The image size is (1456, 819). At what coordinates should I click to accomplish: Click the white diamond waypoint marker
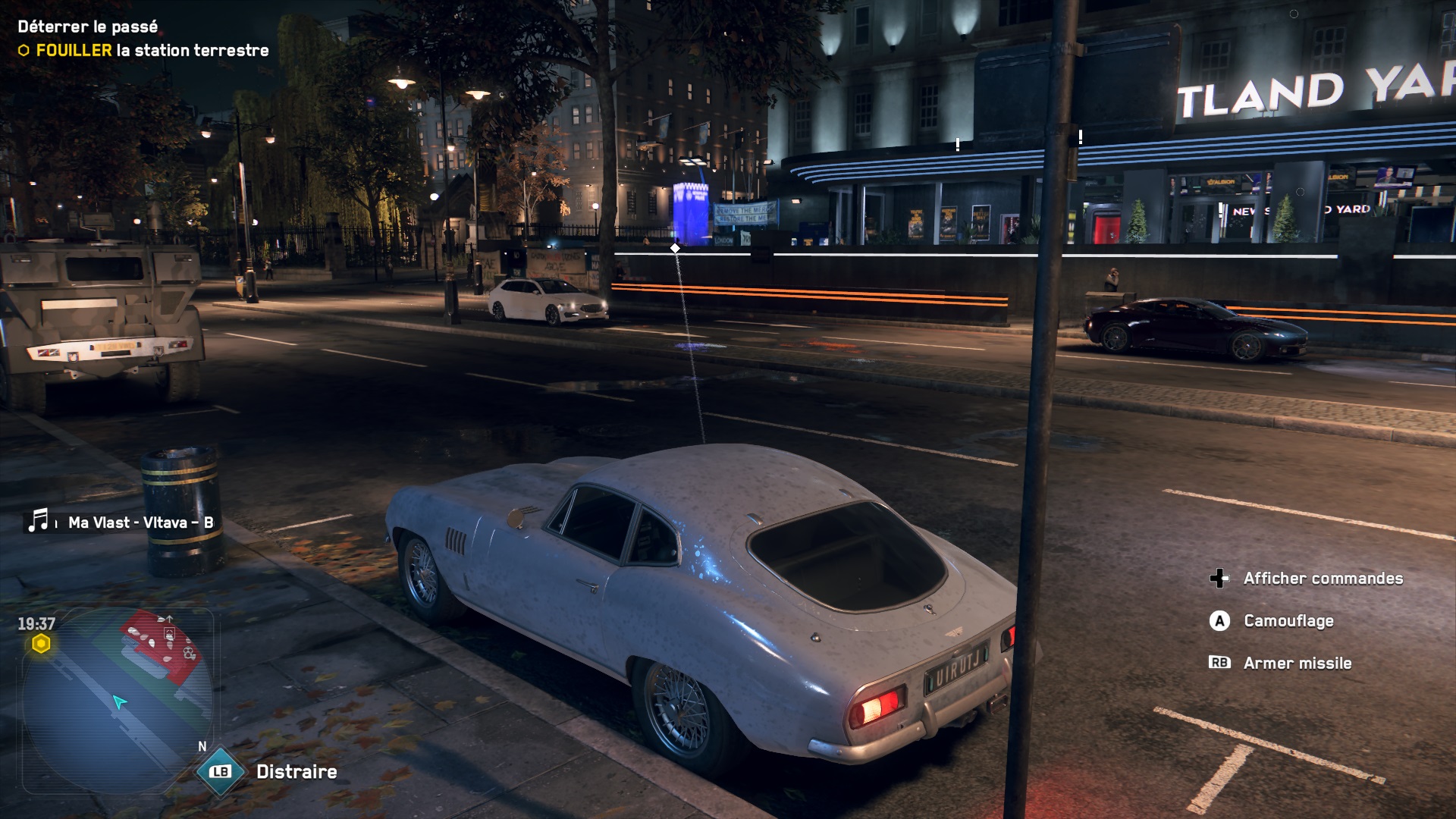click(x=675, y=248)
